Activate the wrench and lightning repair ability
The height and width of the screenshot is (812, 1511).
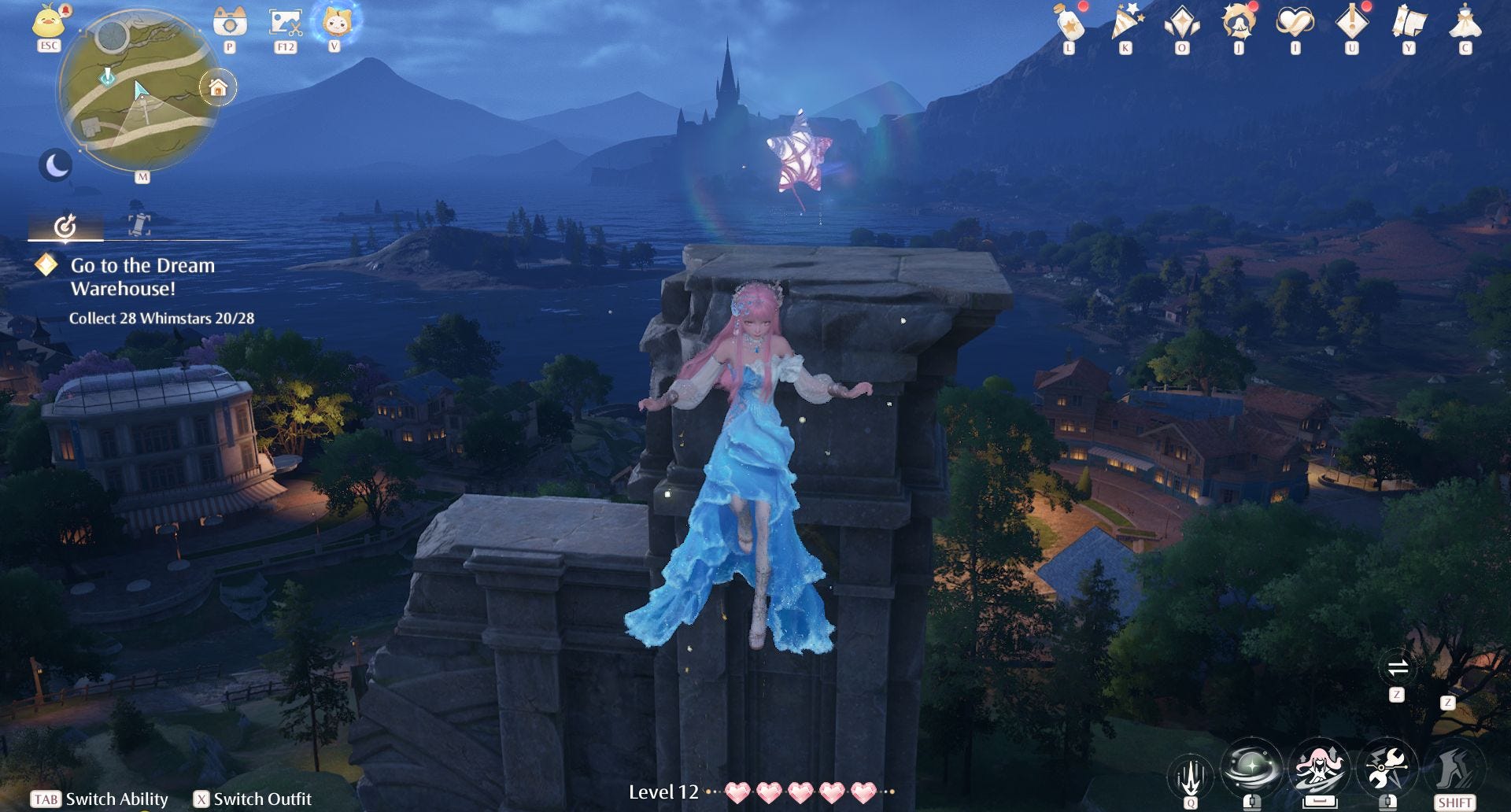(1387, 768)
